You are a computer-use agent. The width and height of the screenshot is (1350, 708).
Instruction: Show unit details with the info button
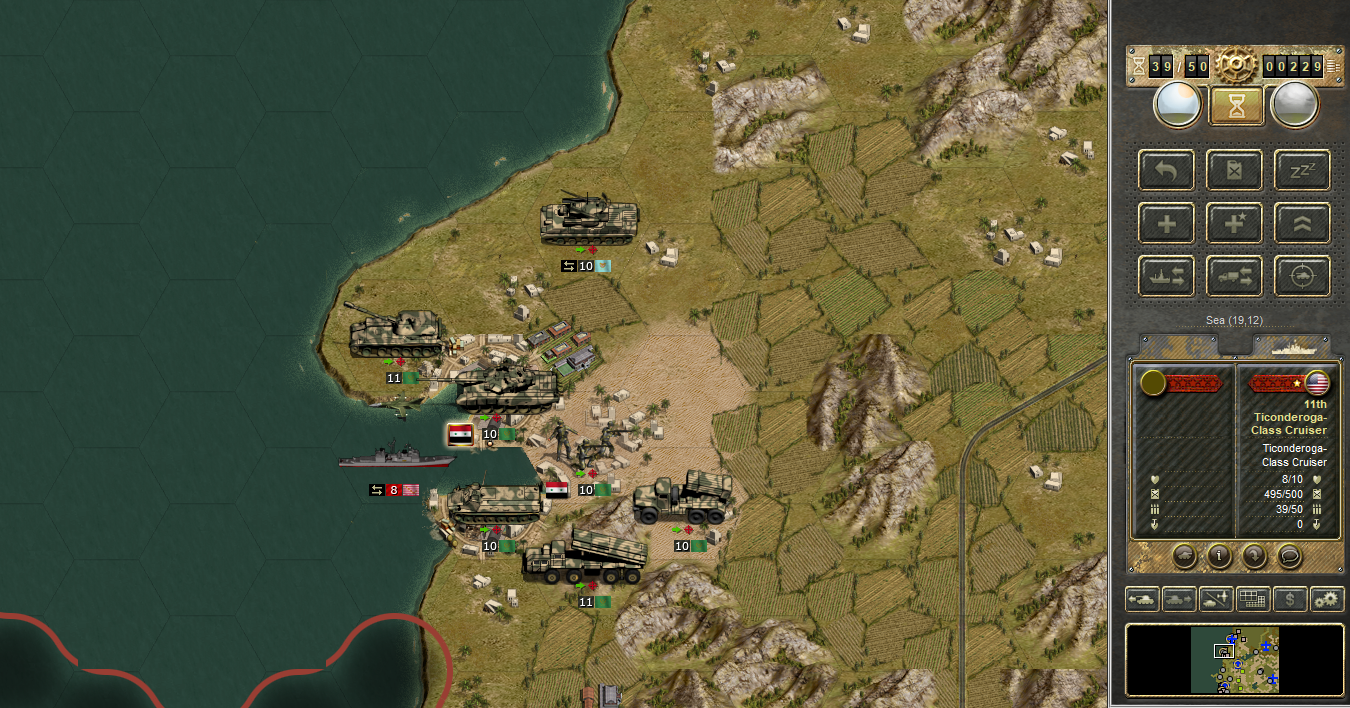click(1218, 555)
